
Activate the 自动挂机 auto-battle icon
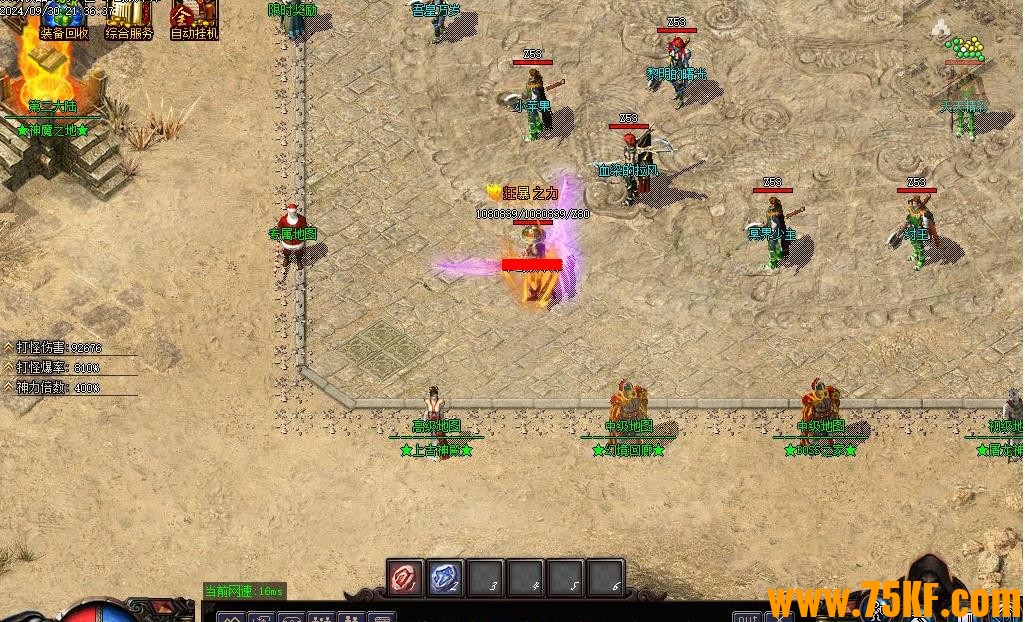coord(194,19)
